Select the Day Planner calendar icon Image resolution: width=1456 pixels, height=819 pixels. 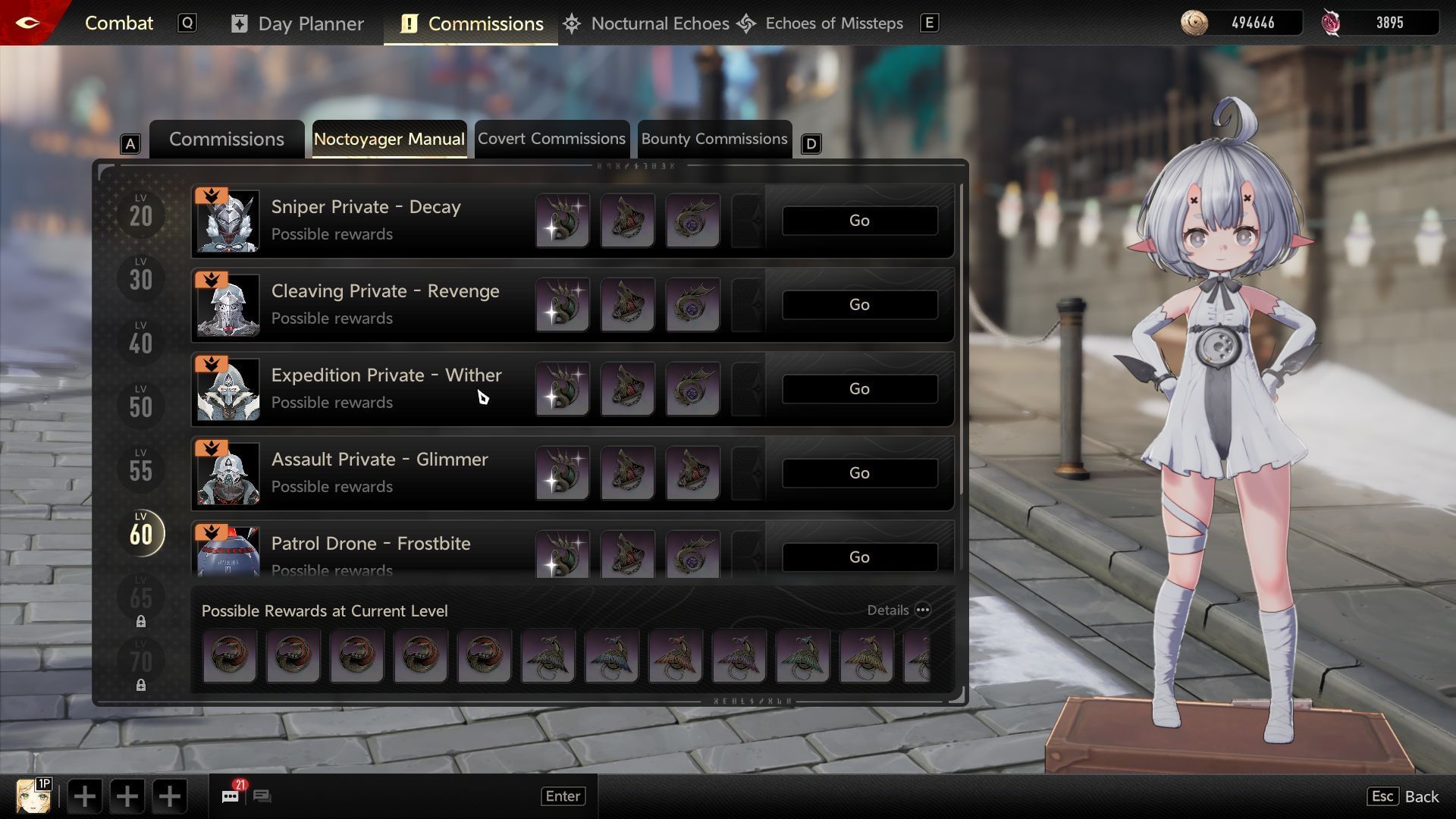pos(240,23)
